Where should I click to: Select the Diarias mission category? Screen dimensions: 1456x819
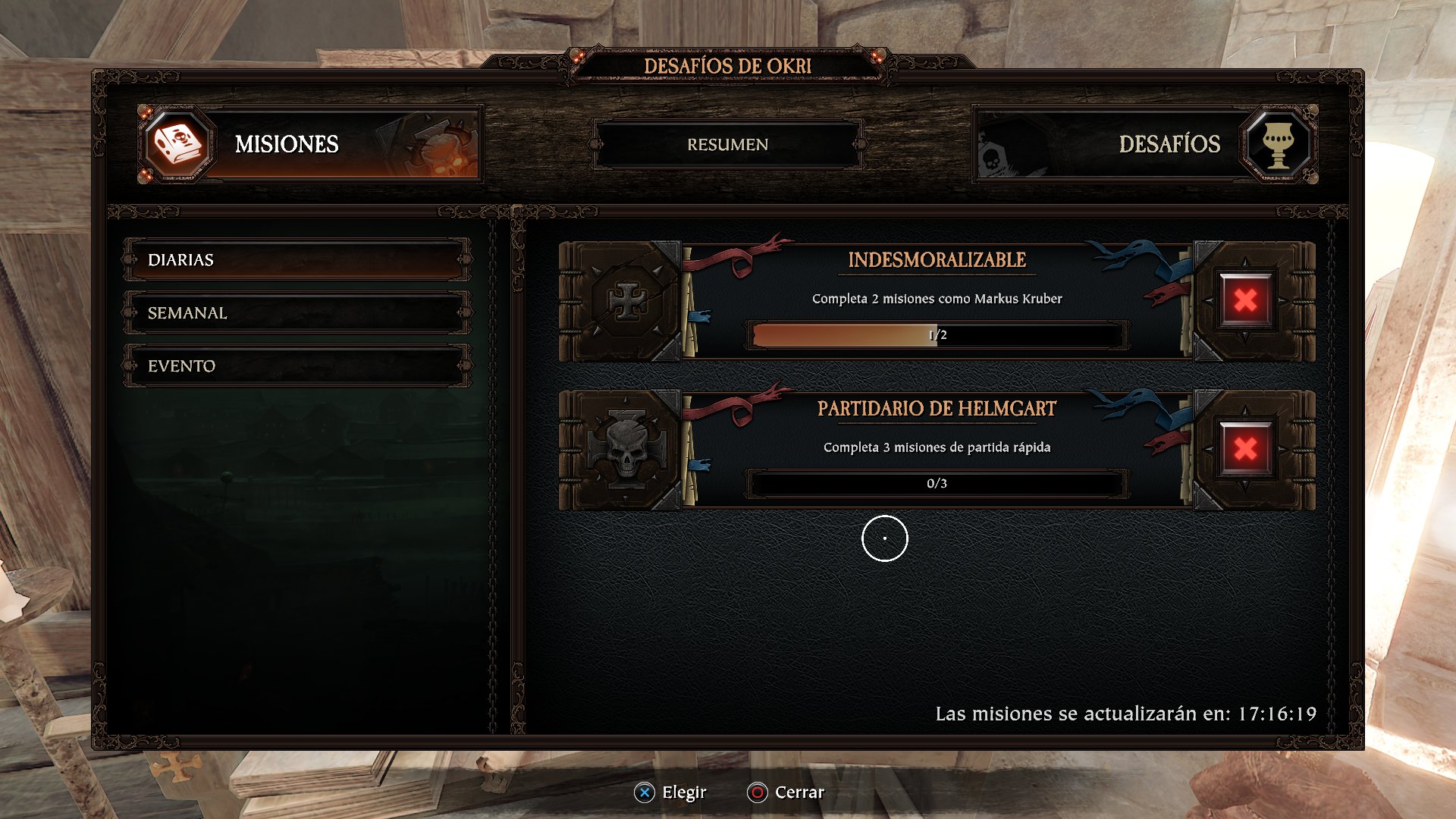(297, 260)
